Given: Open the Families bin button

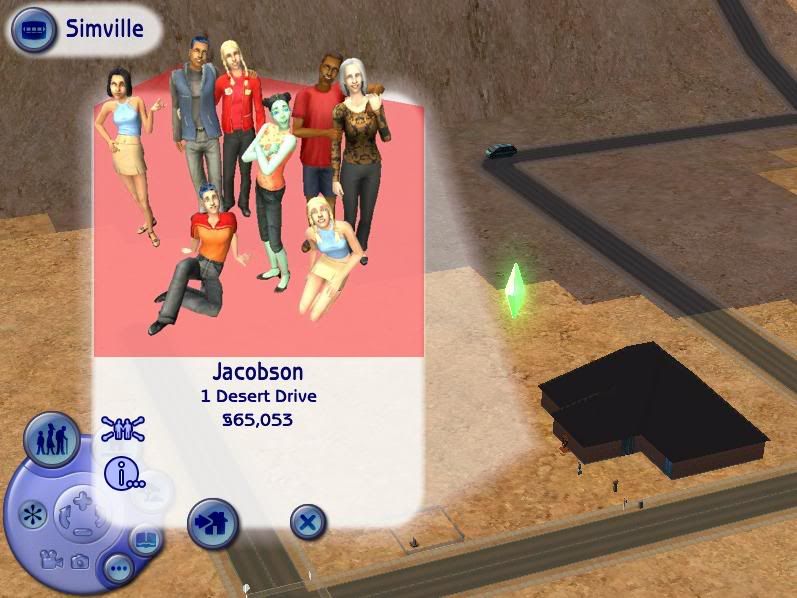Looking at the screenshot, I should 51,440.
